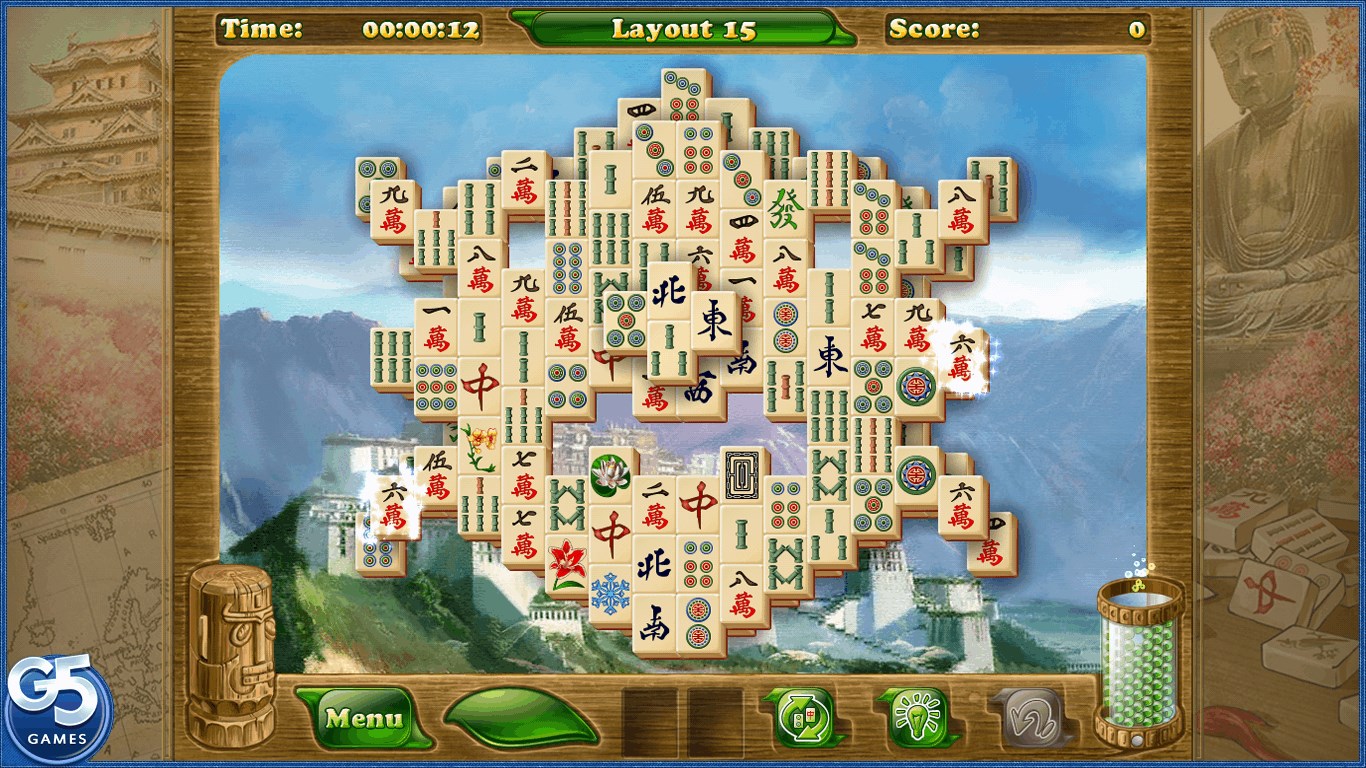Viewport: 1366px width, 768px height.
Task: Choose the red lily flower tile
Action: (x=567, y=562)
